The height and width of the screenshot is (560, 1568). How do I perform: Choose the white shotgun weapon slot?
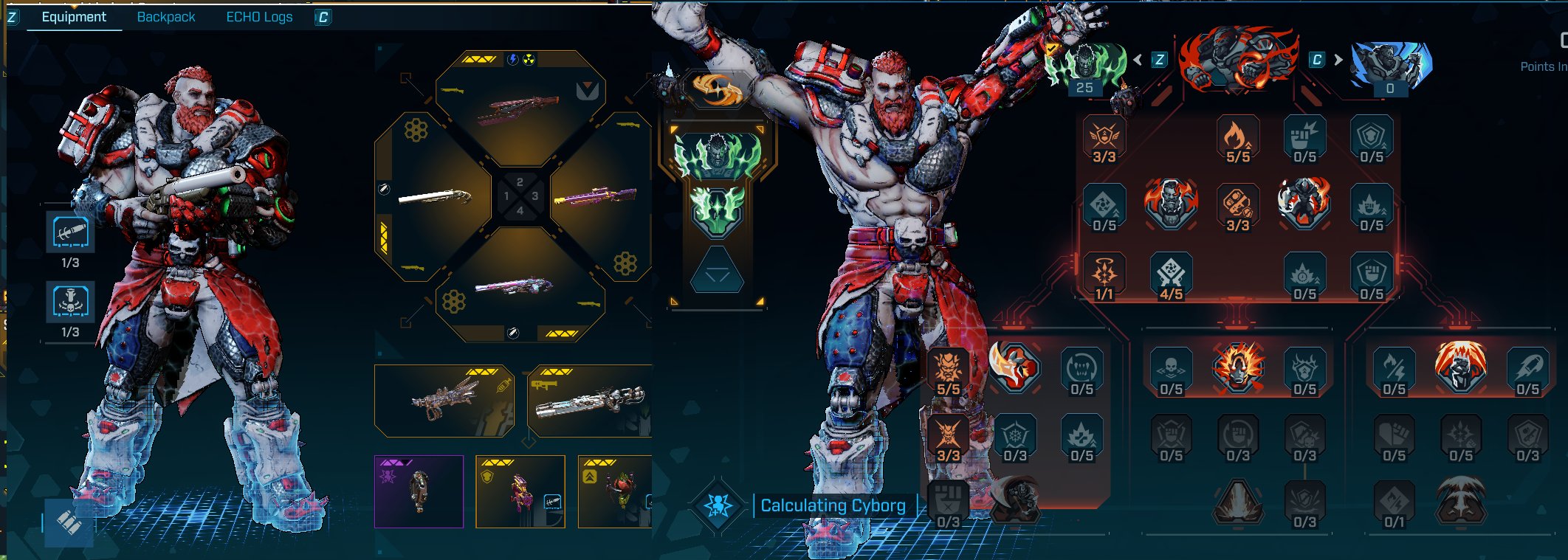(x=434, y=196)
